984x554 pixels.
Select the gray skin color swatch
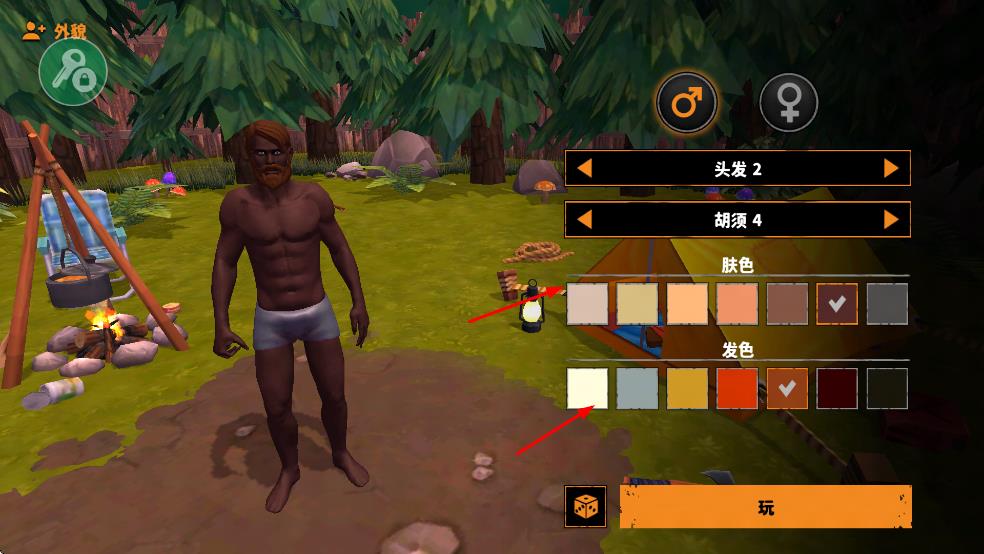click(887, 304)
